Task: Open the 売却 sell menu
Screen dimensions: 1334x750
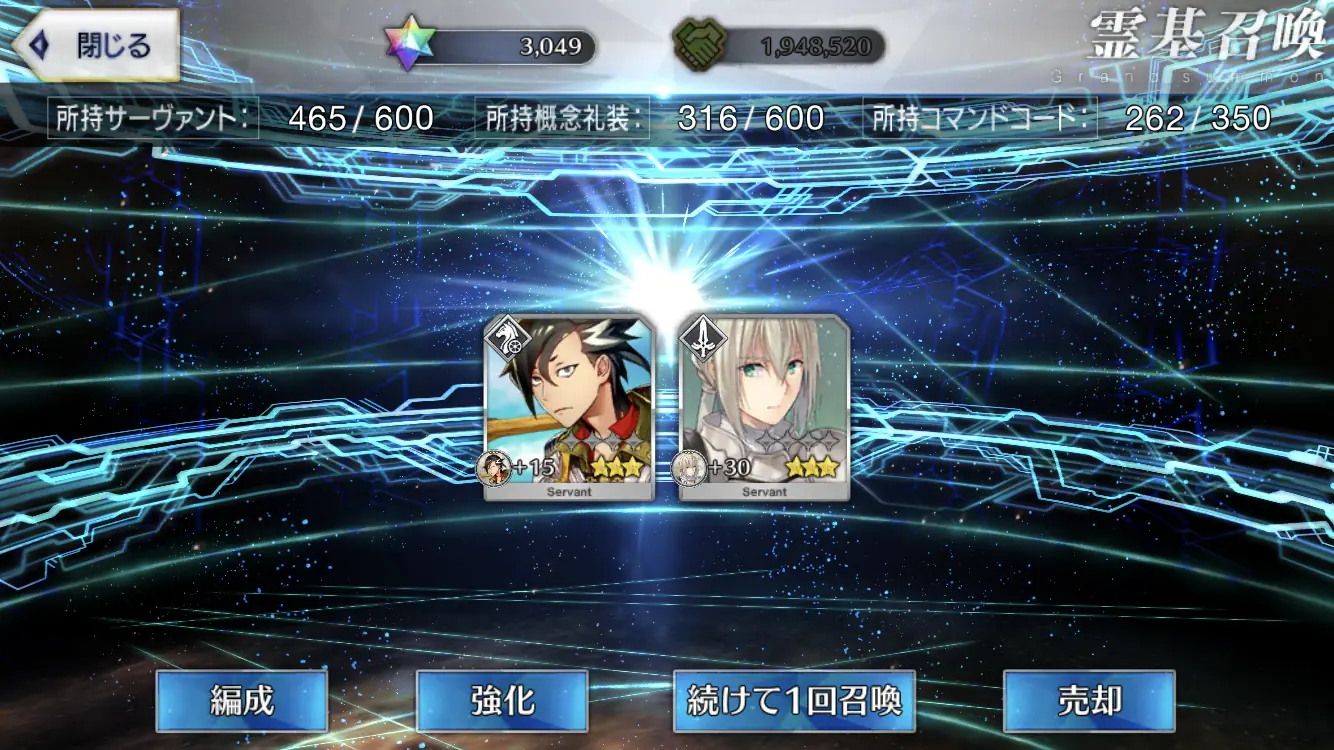Action: (1089, 701)
